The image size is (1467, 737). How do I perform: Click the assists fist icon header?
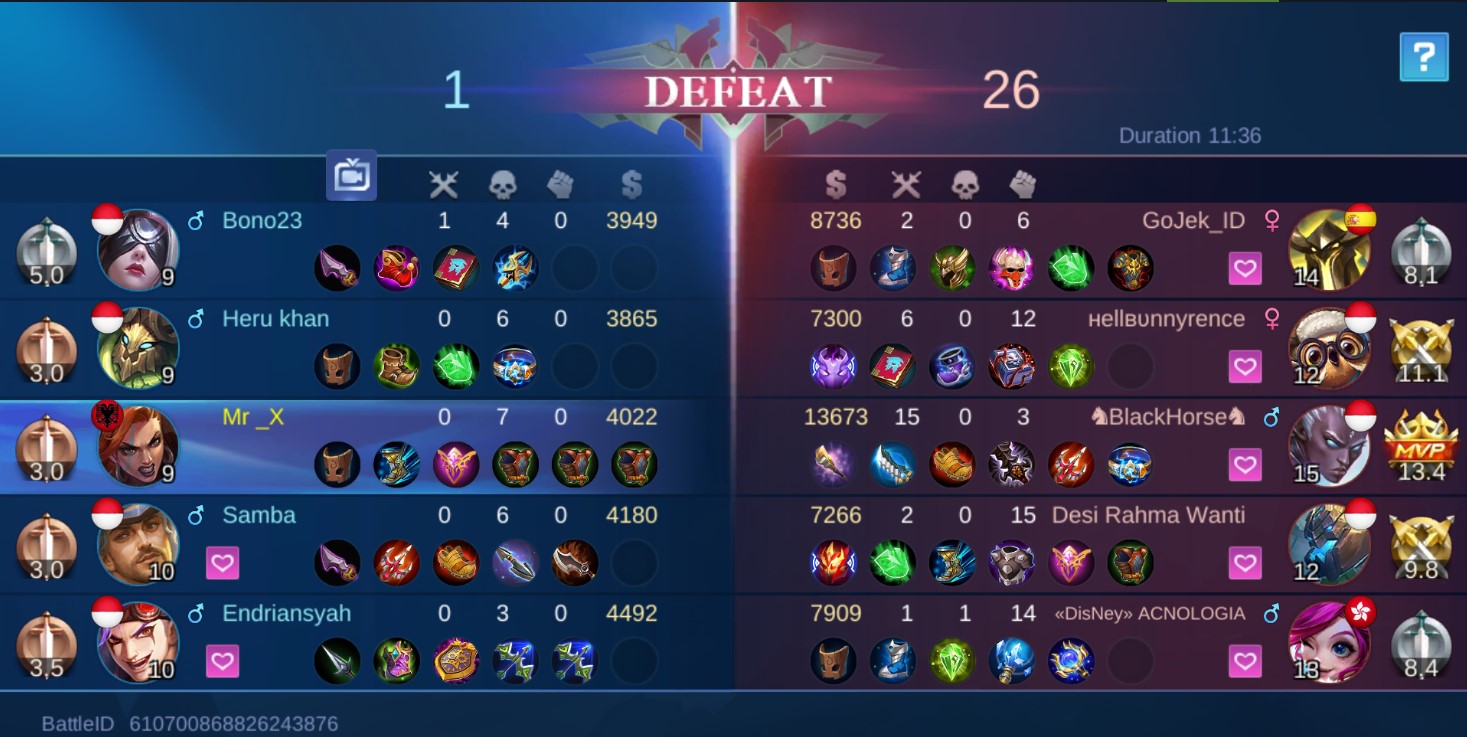[x=560, y=184]
